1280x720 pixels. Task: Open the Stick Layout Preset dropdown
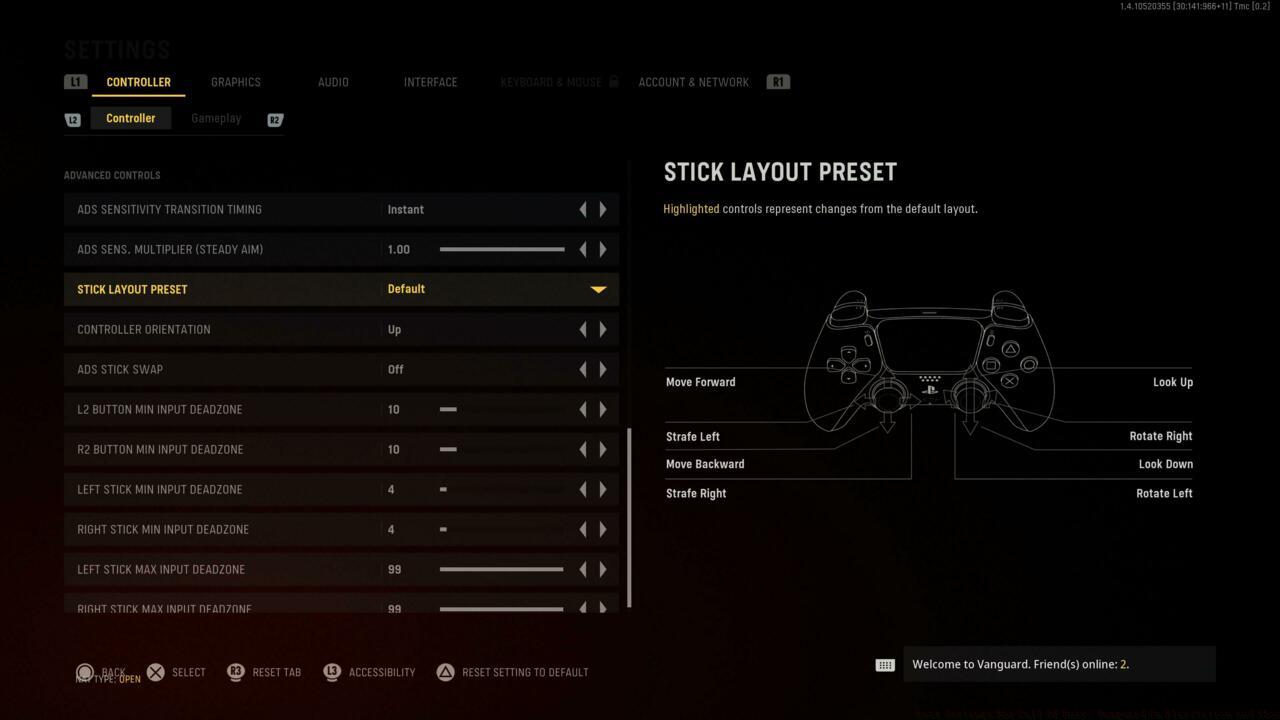click(x=597, y=289)
